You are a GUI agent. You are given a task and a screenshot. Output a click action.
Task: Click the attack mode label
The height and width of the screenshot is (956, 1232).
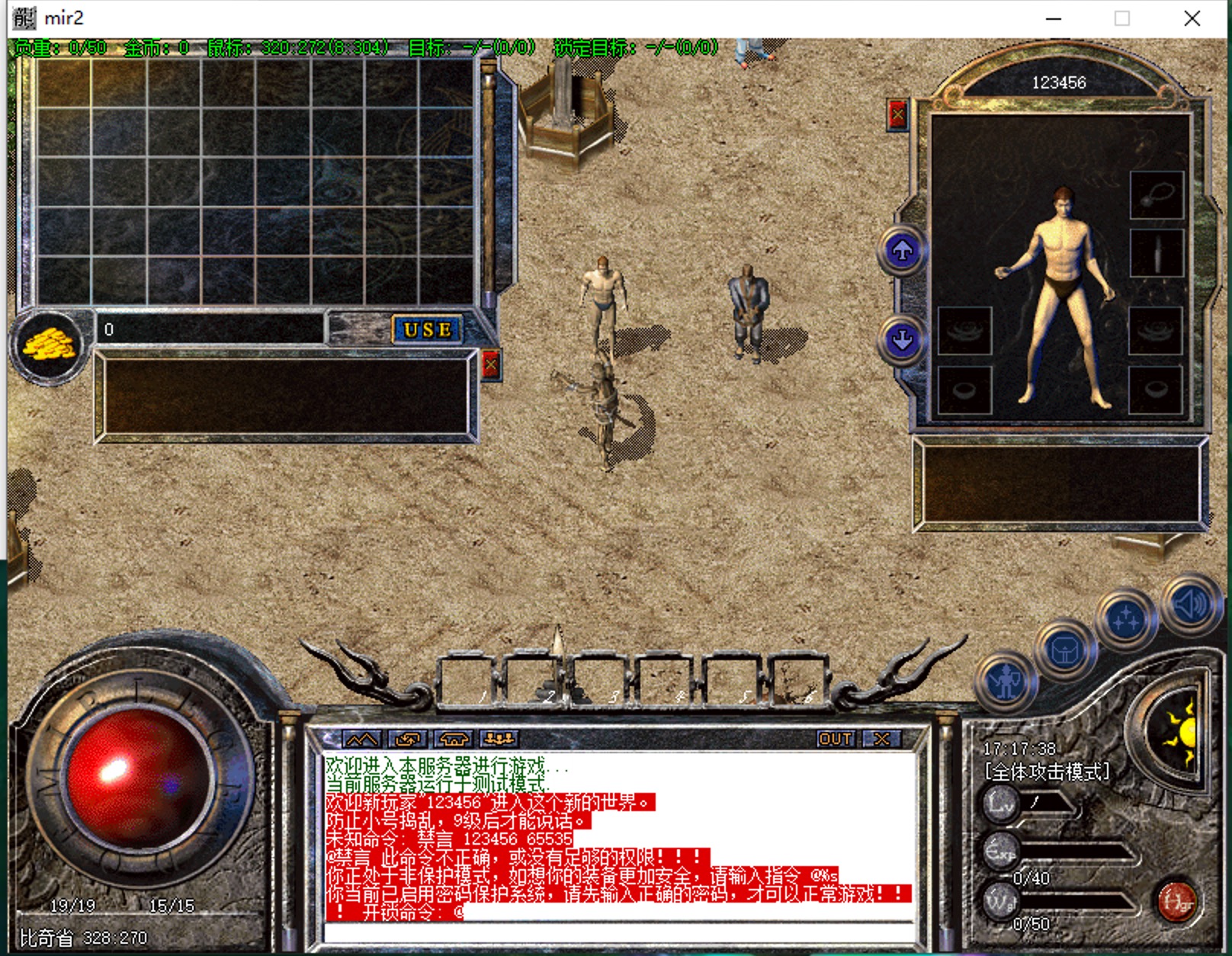point(1048,772)
